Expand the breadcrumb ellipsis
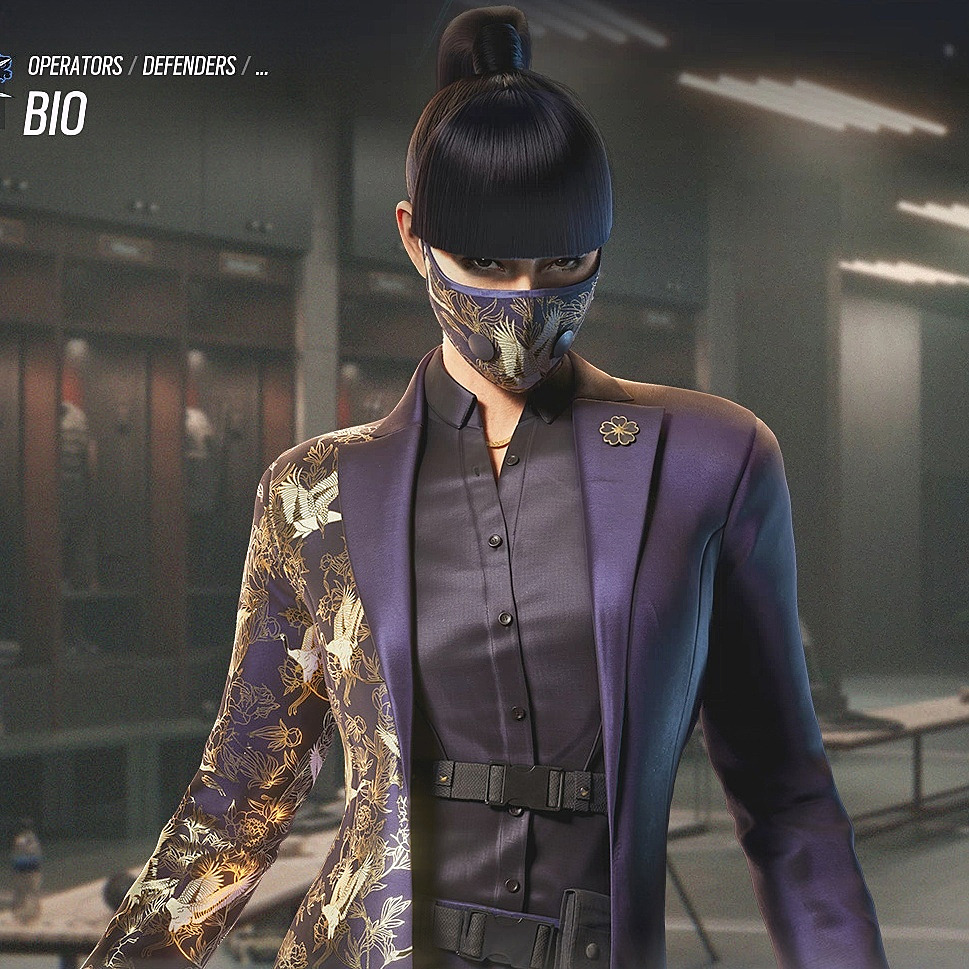 [x=261, y=69]
